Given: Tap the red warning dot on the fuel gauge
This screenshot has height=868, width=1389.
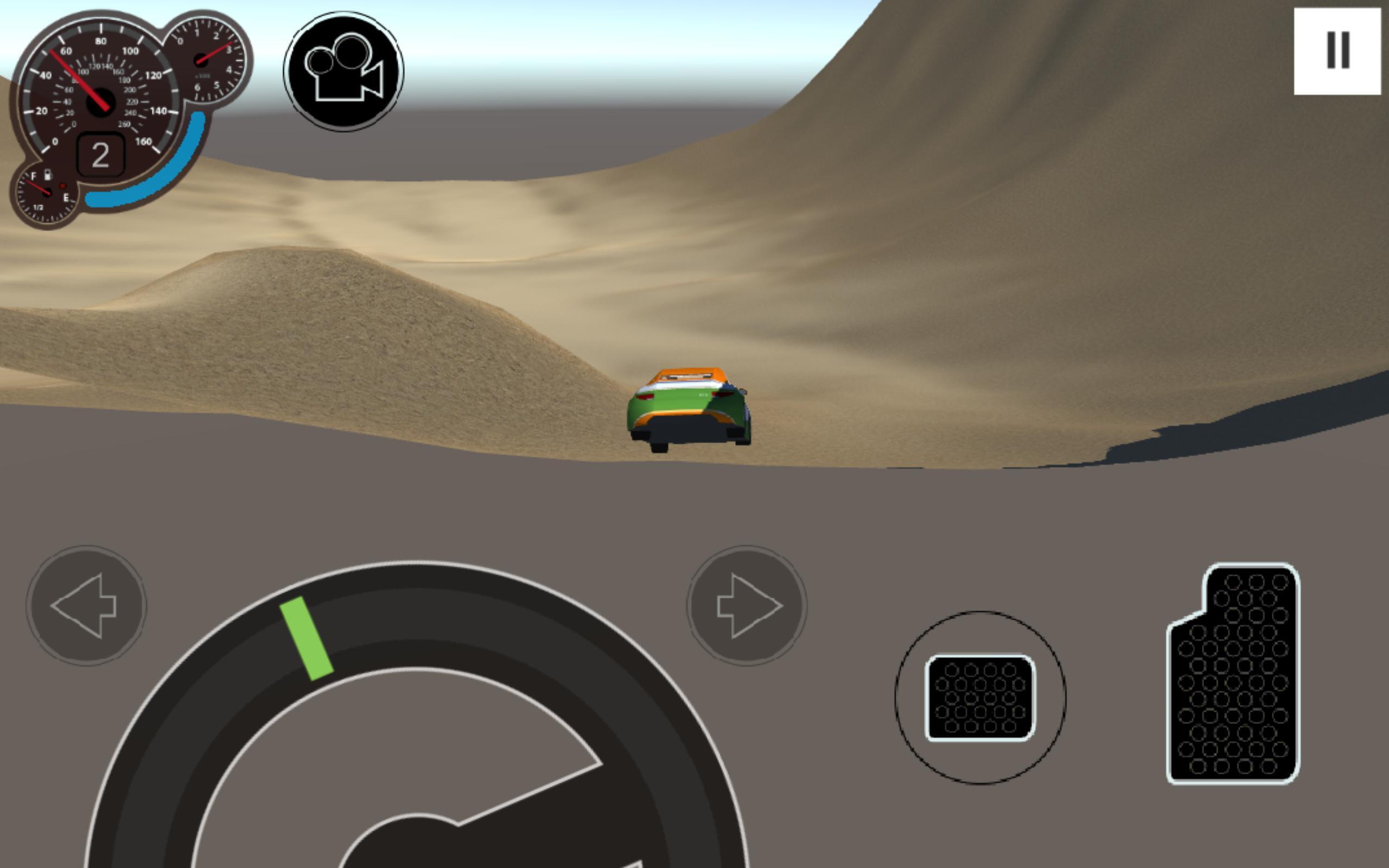Looking at the screenshot, I should coord(63,186).
